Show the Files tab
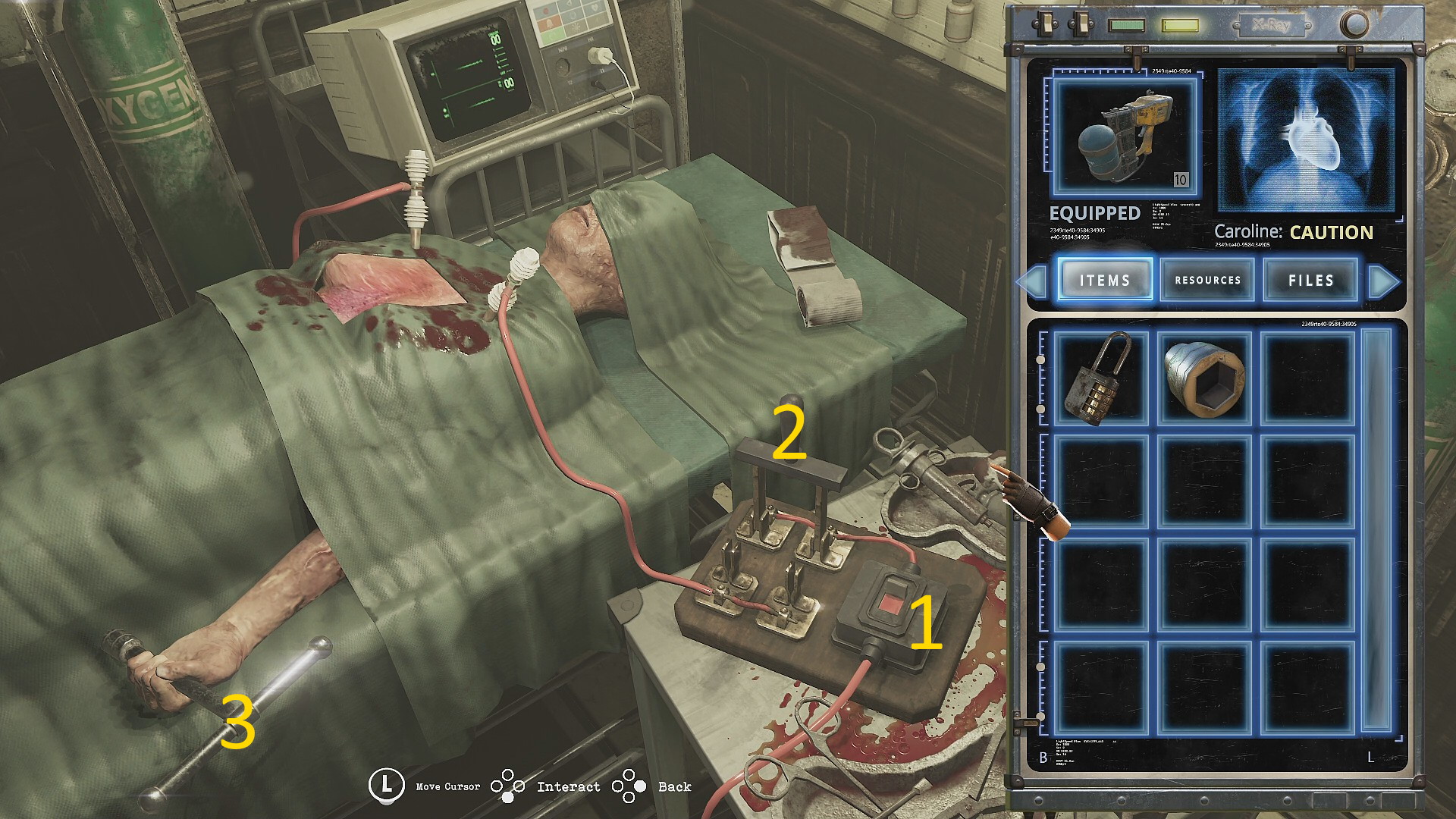This screenshot has width=1456, height=819. [1310, 280]
